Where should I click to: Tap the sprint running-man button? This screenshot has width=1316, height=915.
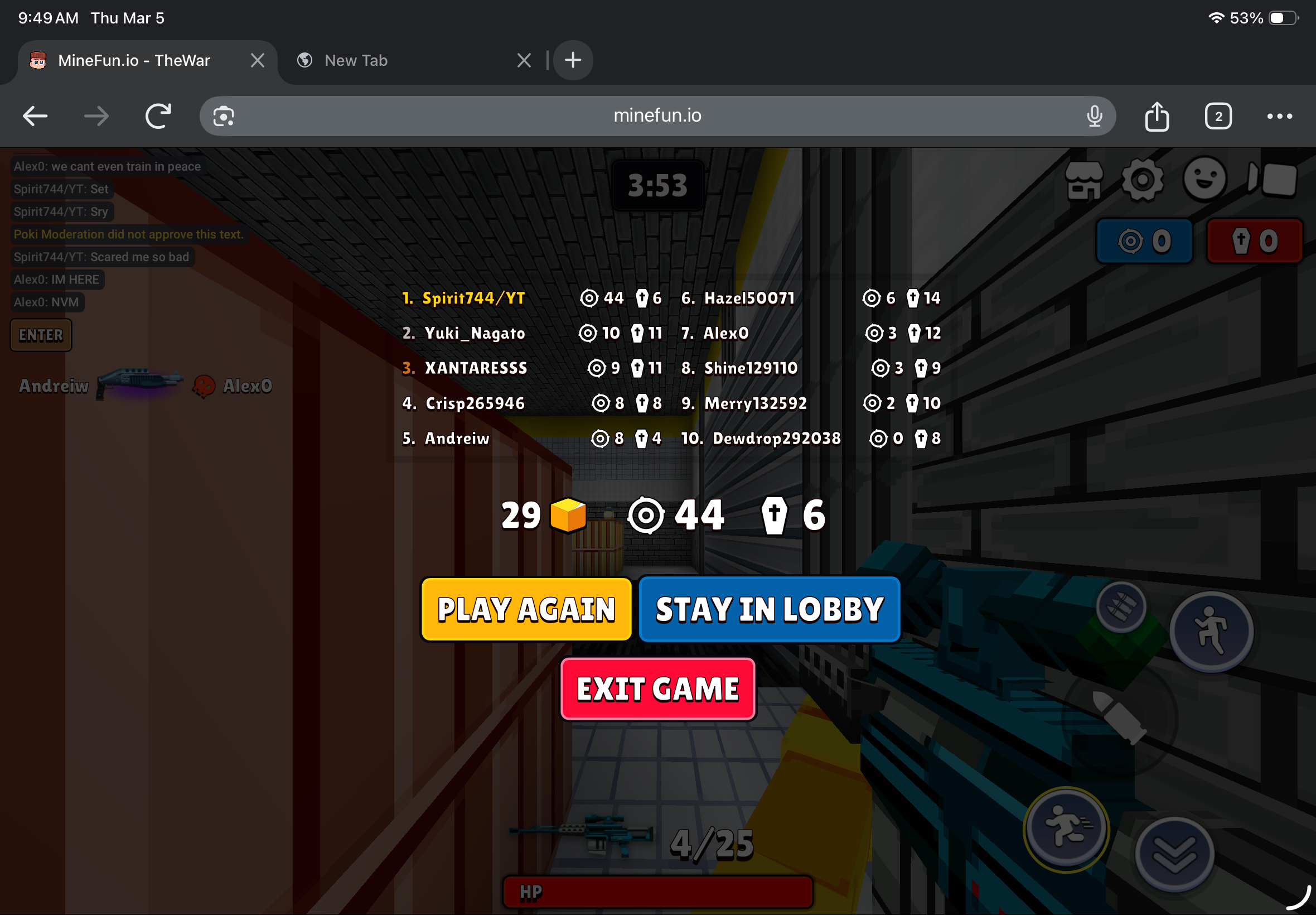[1066, 829]
